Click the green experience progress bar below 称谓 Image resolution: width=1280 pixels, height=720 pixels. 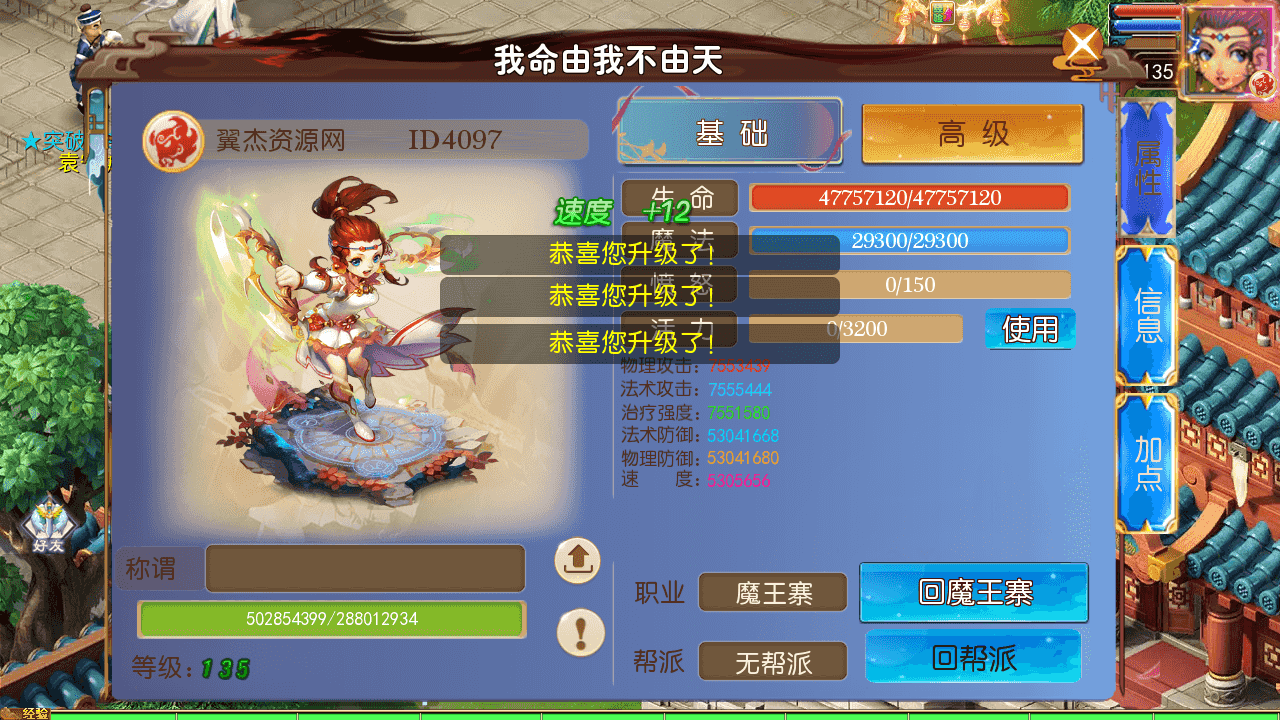tap(330, 619)
